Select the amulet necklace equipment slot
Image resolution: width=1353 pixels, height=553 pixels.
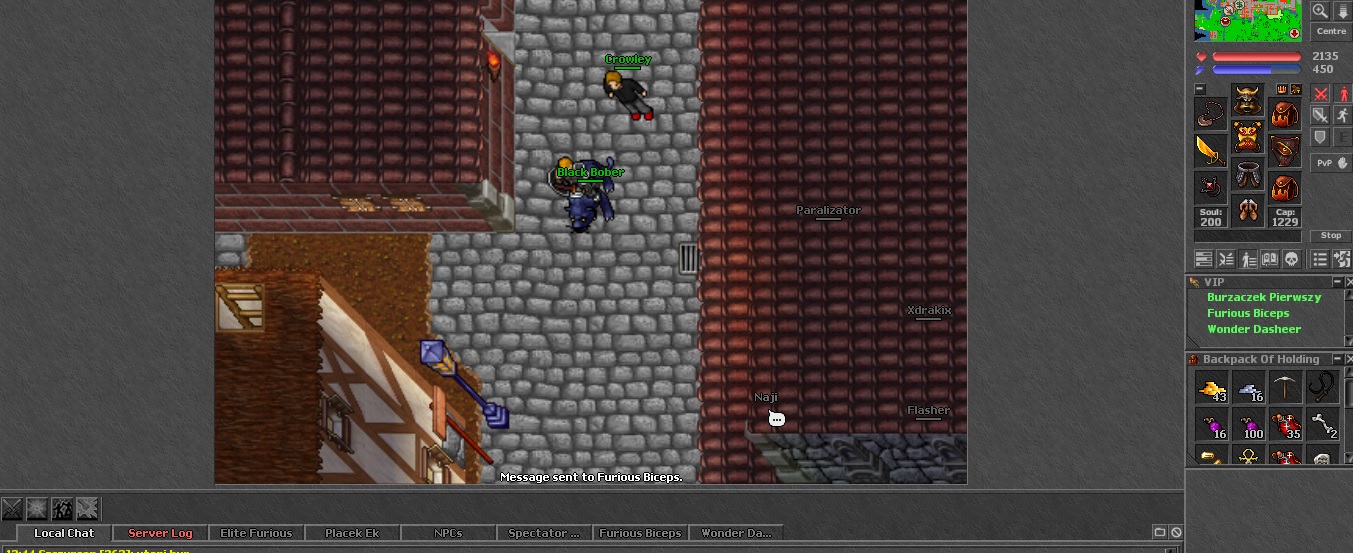[1210, 113]
